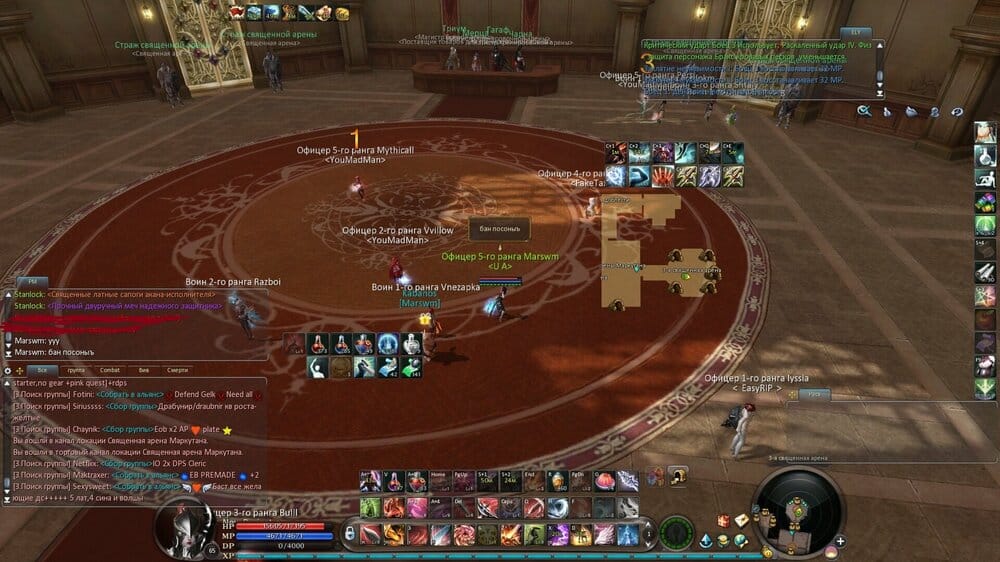Select the группа chat tab

click(75, 370)
